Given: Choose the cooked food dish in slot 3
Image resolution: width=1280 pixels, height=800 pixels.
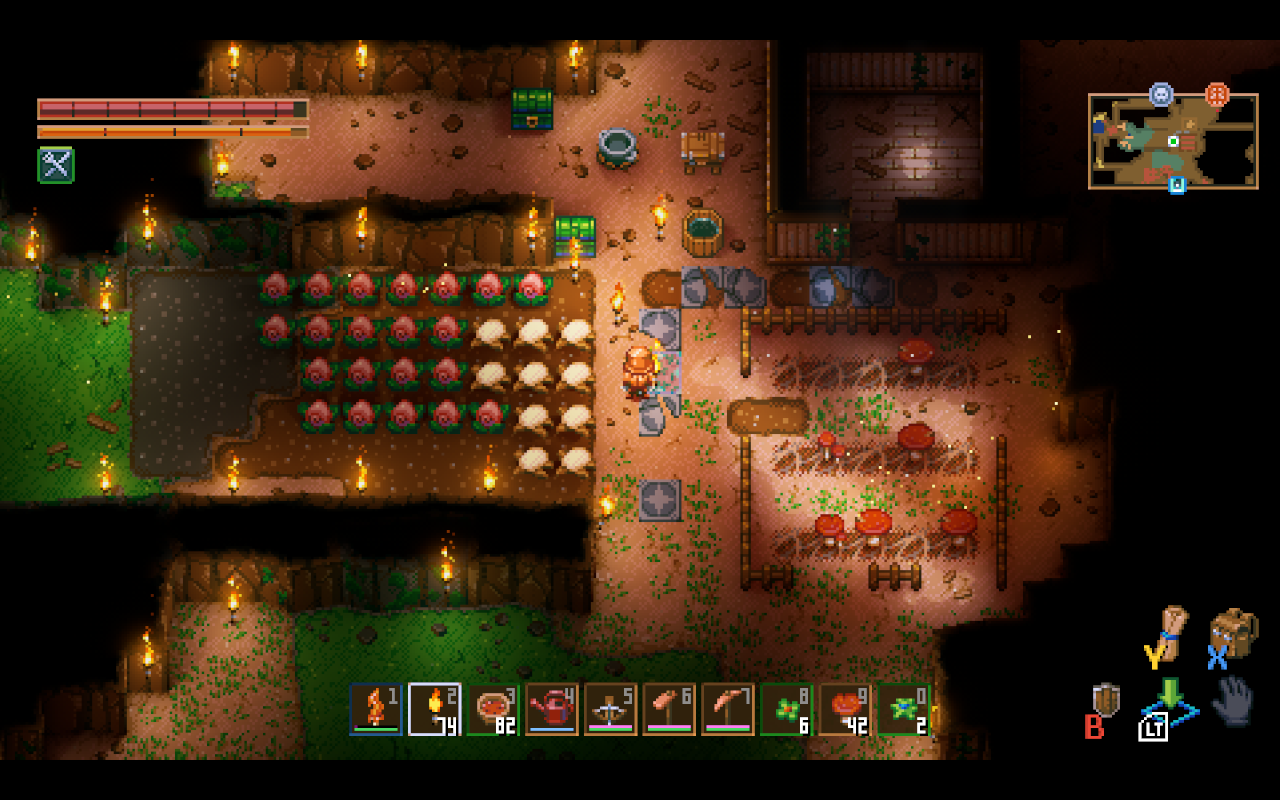Looking at the screenshot, I should point(494,709).
